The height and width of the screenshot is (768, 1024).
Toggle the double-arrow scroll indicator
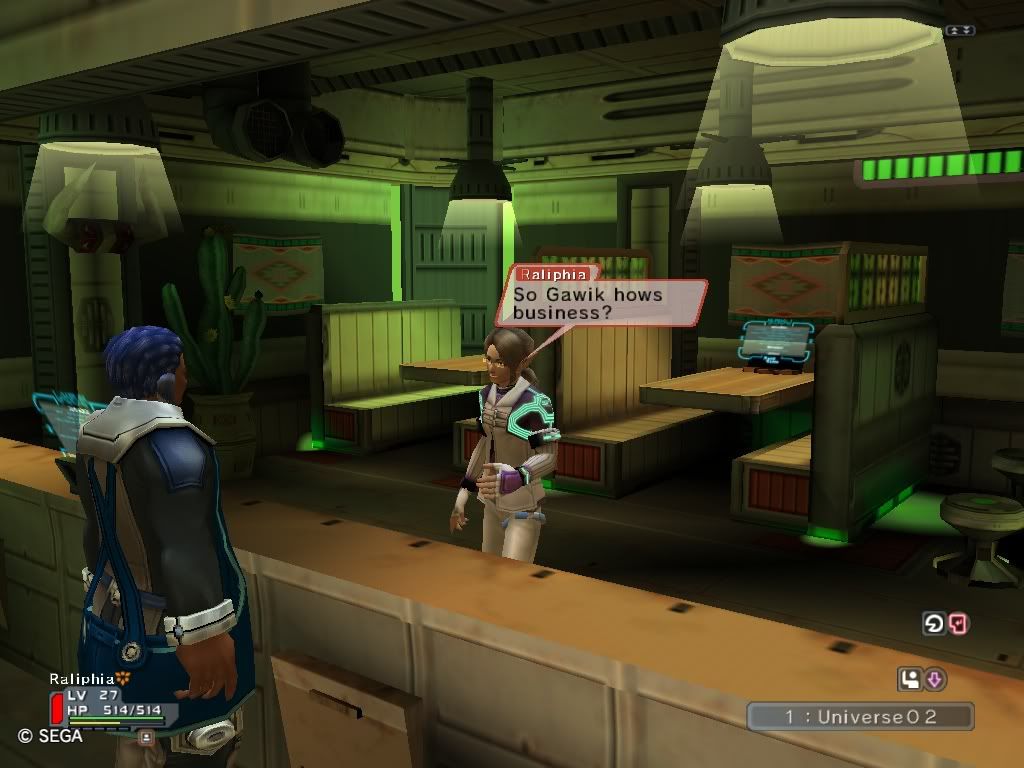tap(959, 30)
